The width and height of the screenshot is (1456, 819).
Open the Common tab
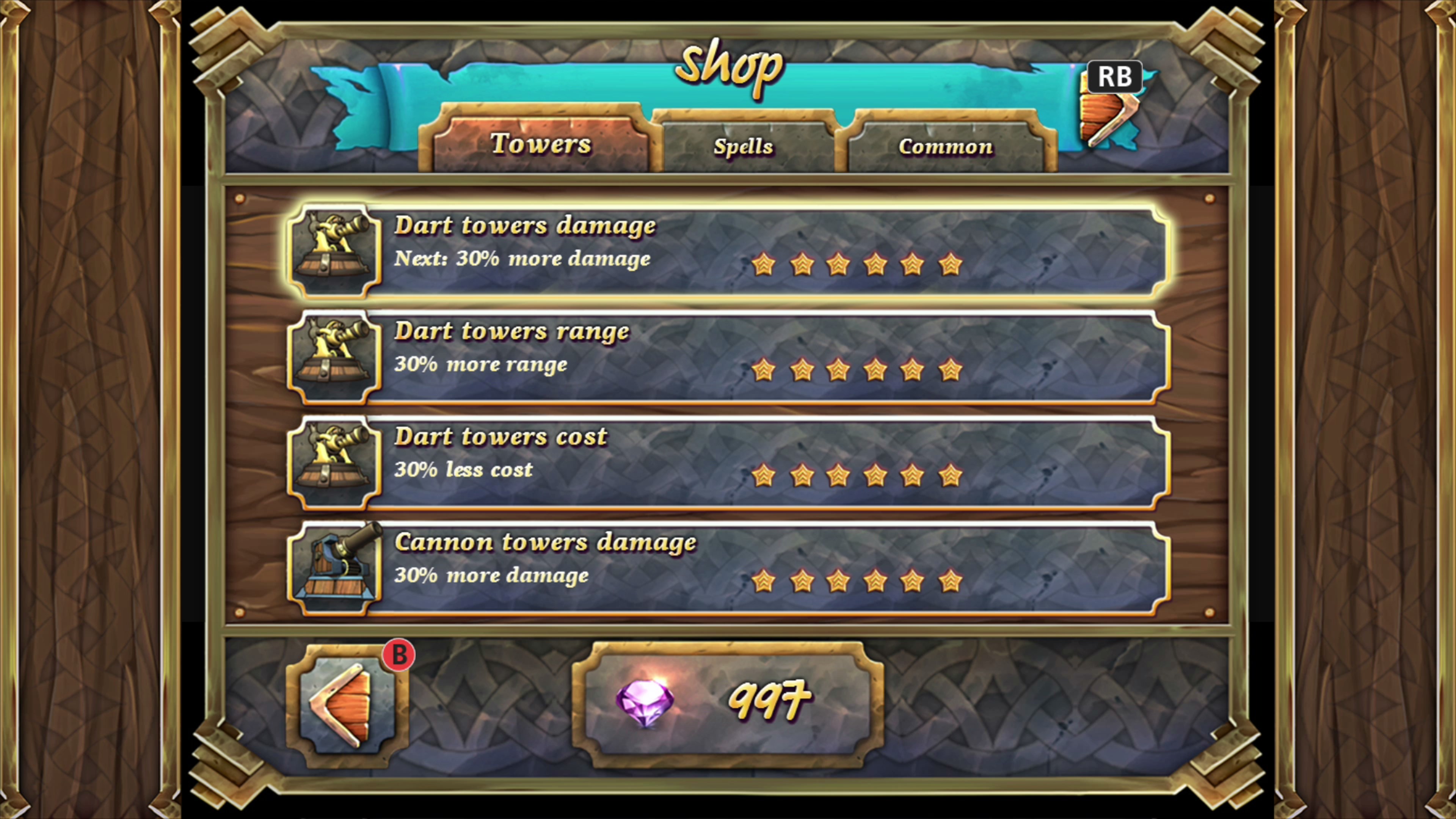coord(945,146)
